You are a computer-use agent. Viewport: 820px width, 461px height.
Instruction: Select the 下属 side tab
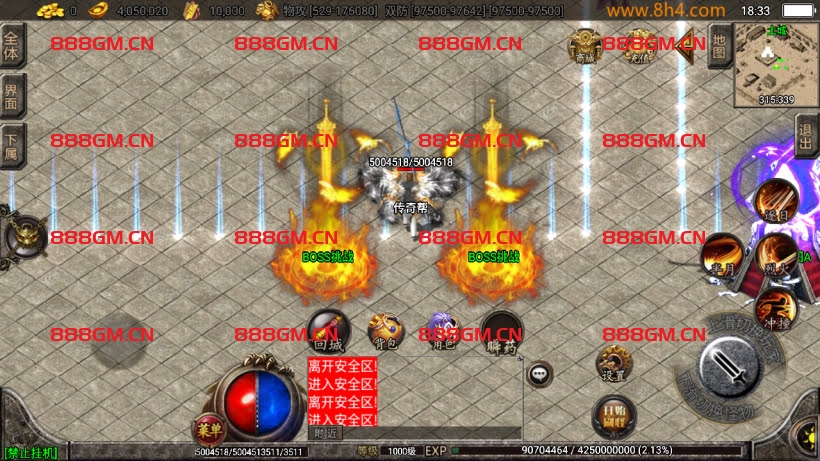tap(12, 143)
